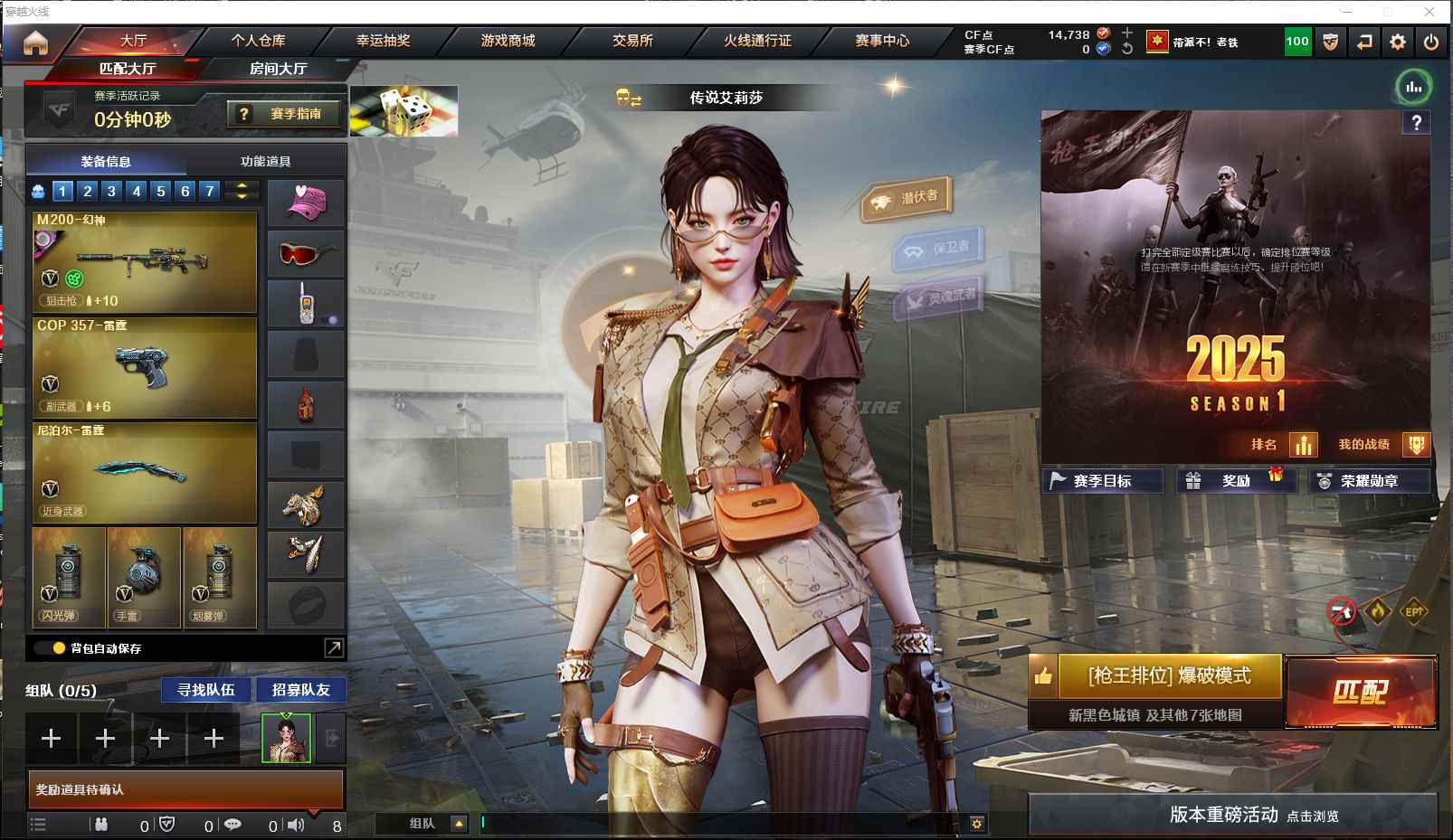
Task: Switch to the 房间大厅 tab
Action: pos(278,69)
